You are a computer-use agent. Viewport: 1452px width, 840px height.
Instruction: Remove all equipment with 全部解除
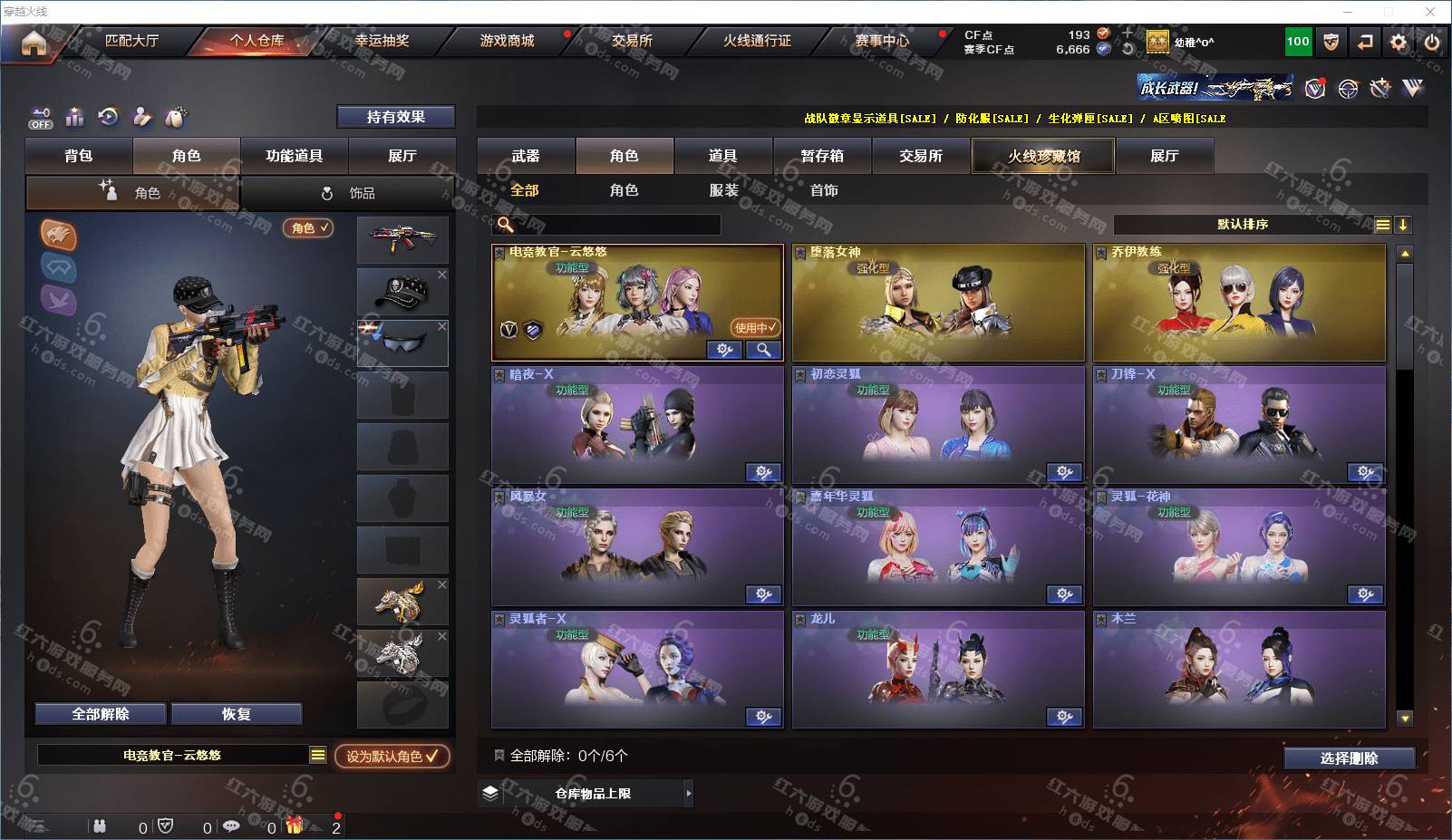[x=101, y=714]
